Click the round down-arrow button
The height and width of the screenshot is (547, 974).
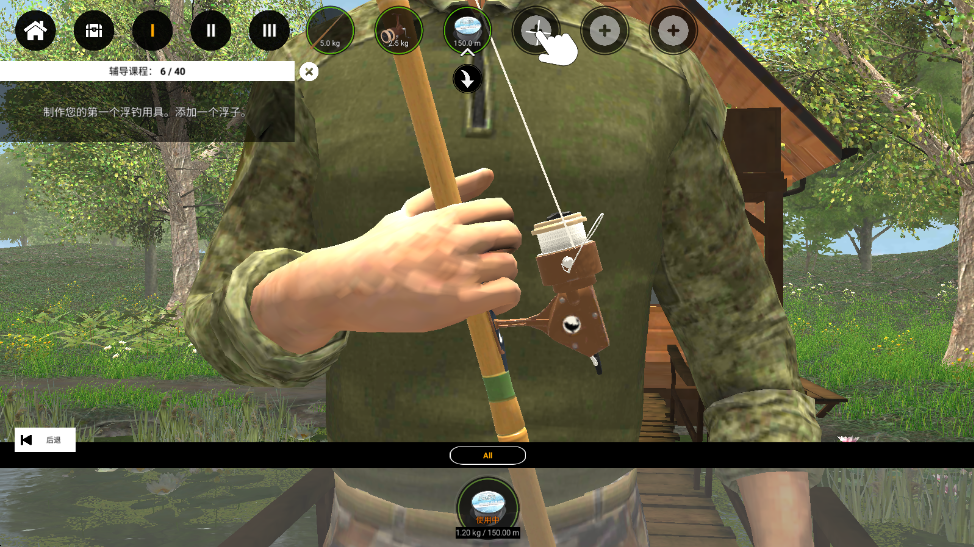click(x=468, y=79)
